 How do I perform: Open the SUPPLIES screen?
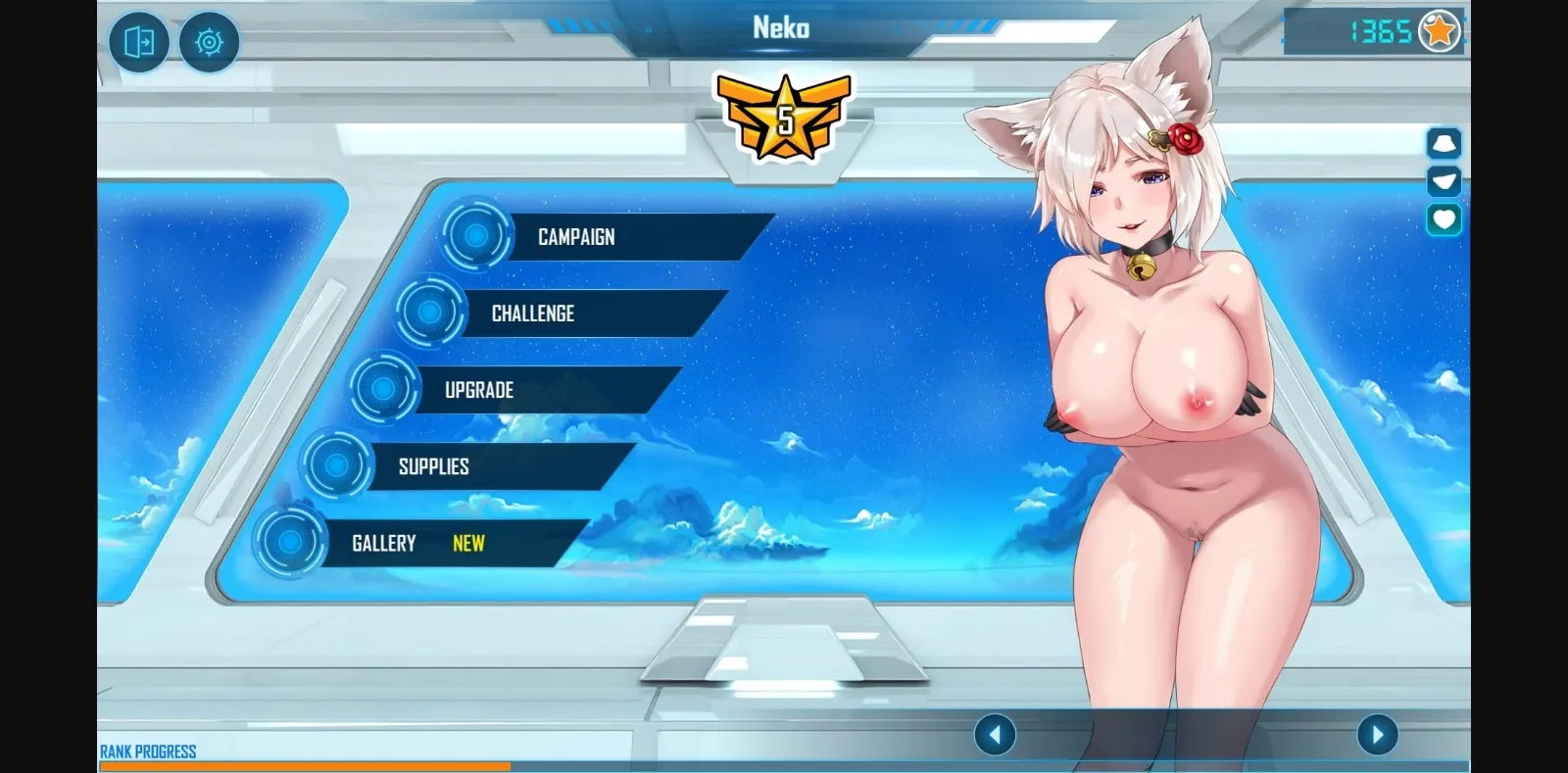pyautogui.click(x=432, y=465)
